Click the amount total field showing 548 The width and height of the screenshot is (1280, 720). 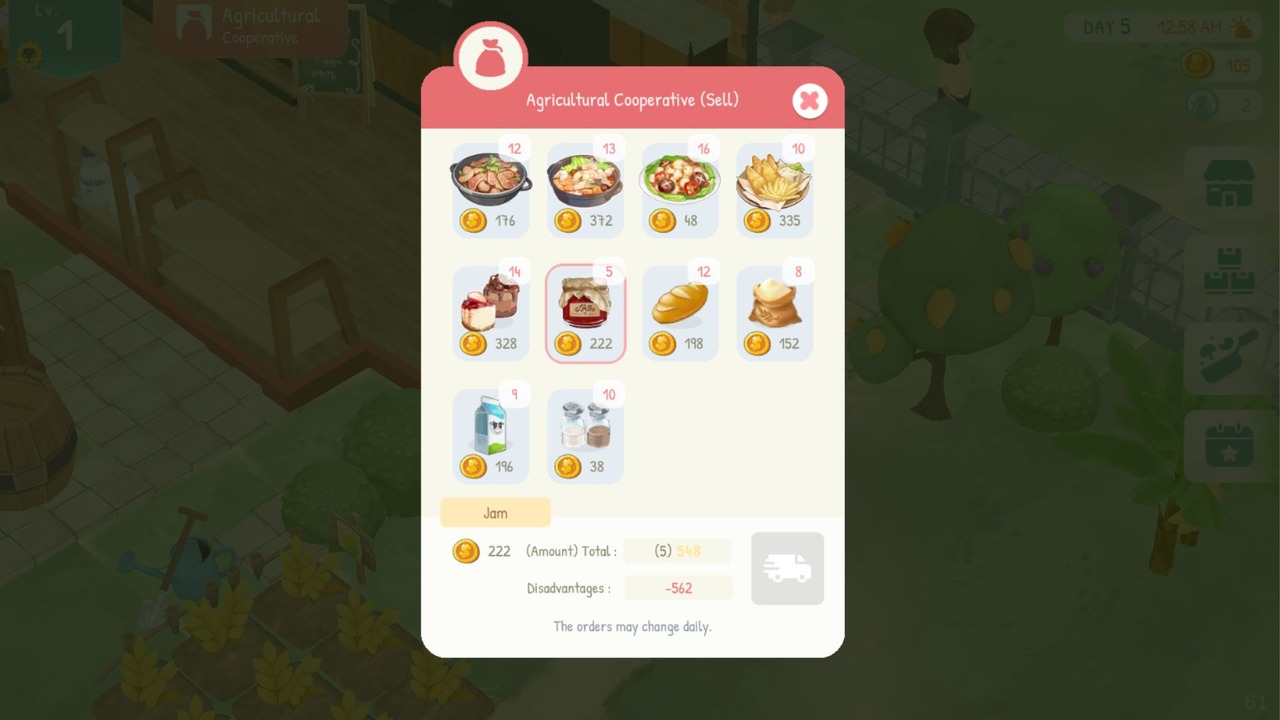pos(677,551)
